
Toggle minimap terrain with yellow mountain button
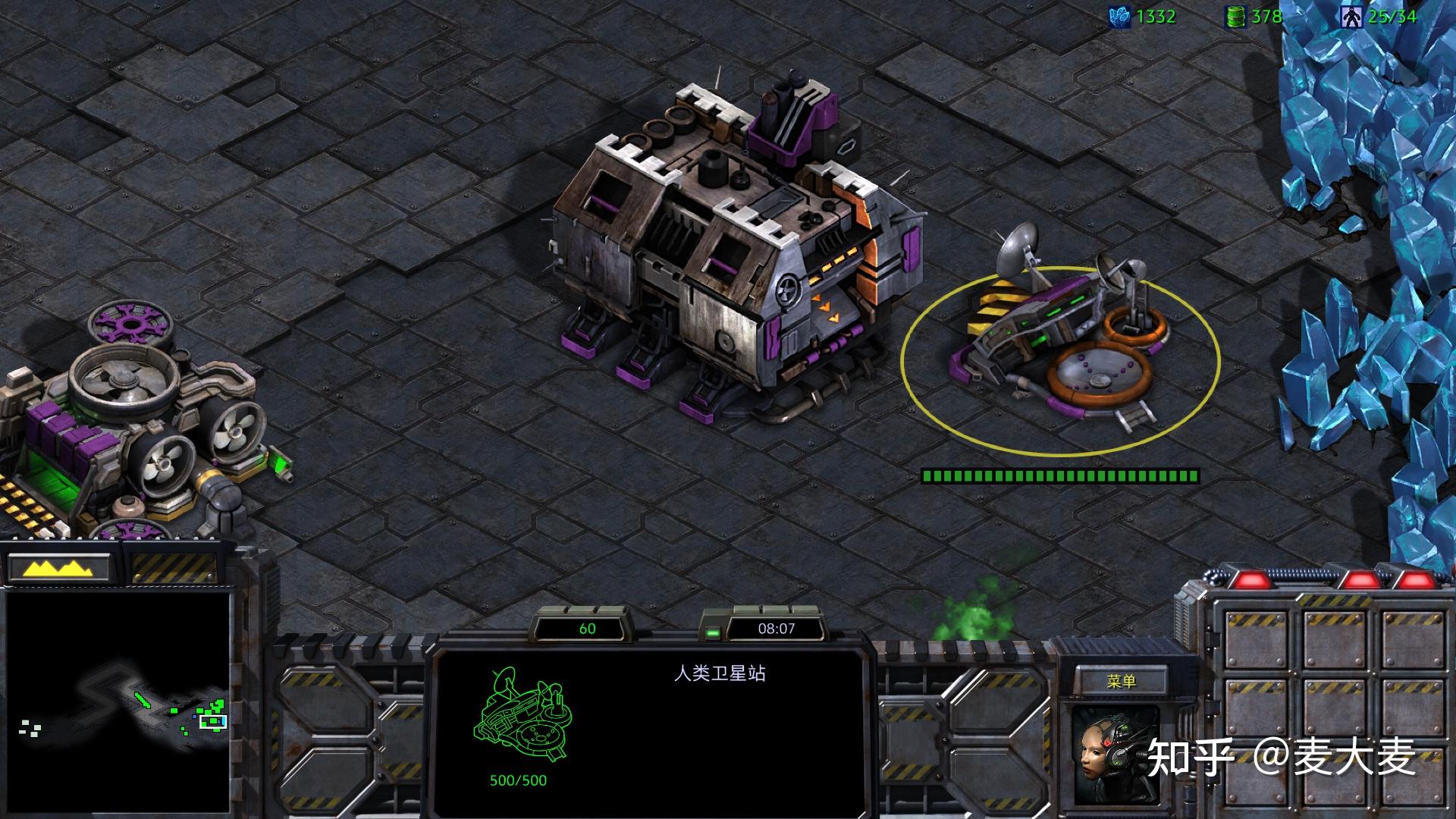tap(61, 568)
